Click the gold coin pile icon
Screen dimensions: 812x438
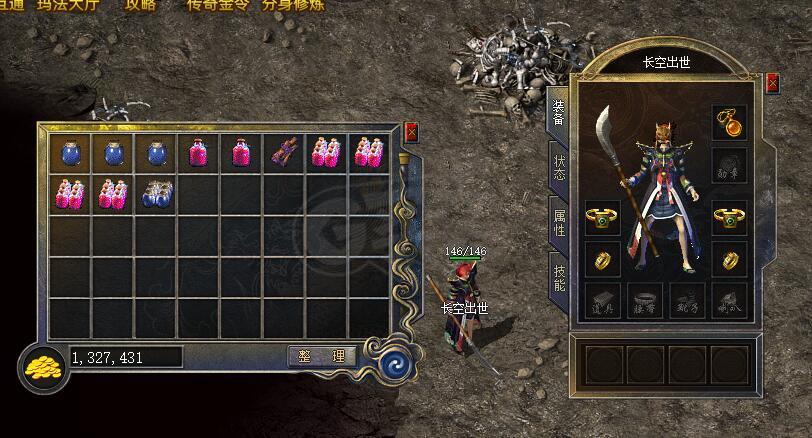click(40, 367)
